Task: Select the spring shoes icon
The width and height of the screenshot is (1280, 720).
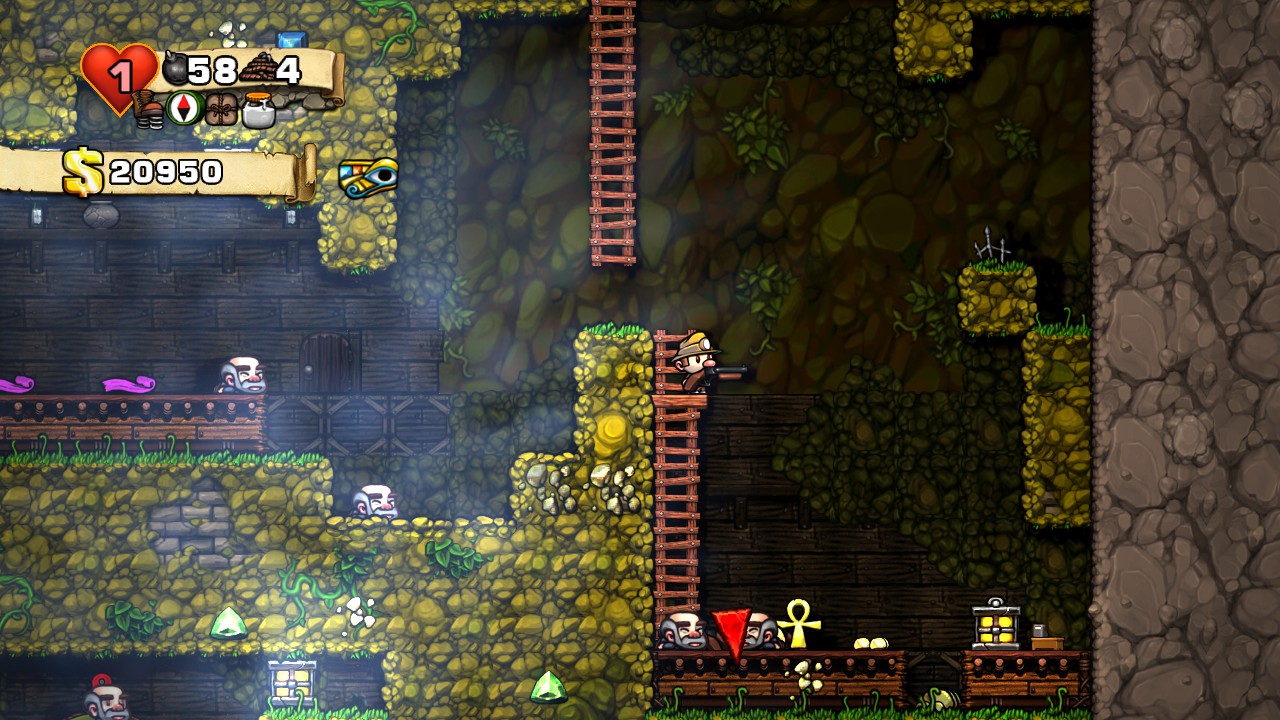Action: coord(148,109)
